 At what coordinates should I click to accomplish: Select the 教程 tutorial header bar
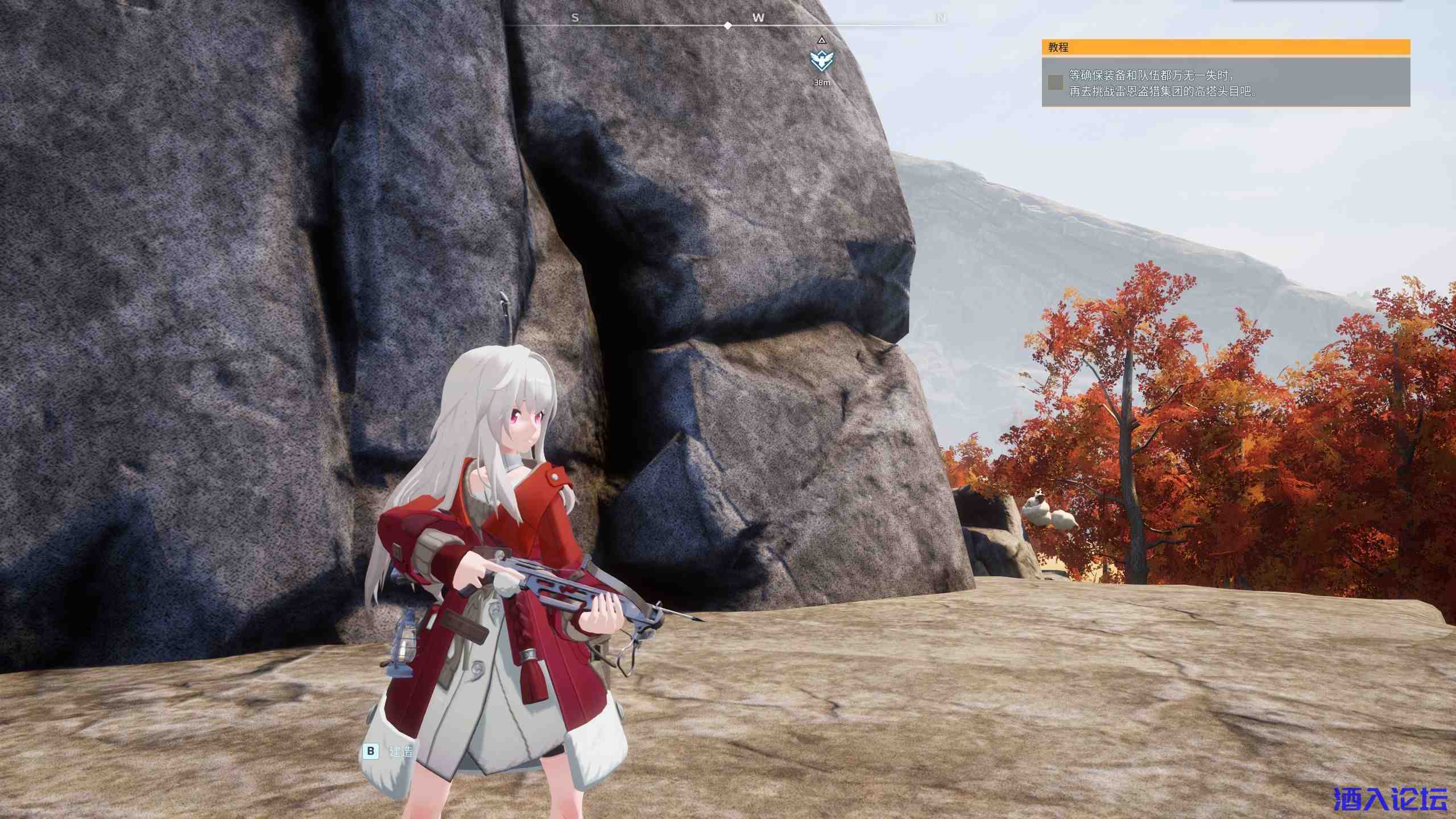tap(1226, 47)
